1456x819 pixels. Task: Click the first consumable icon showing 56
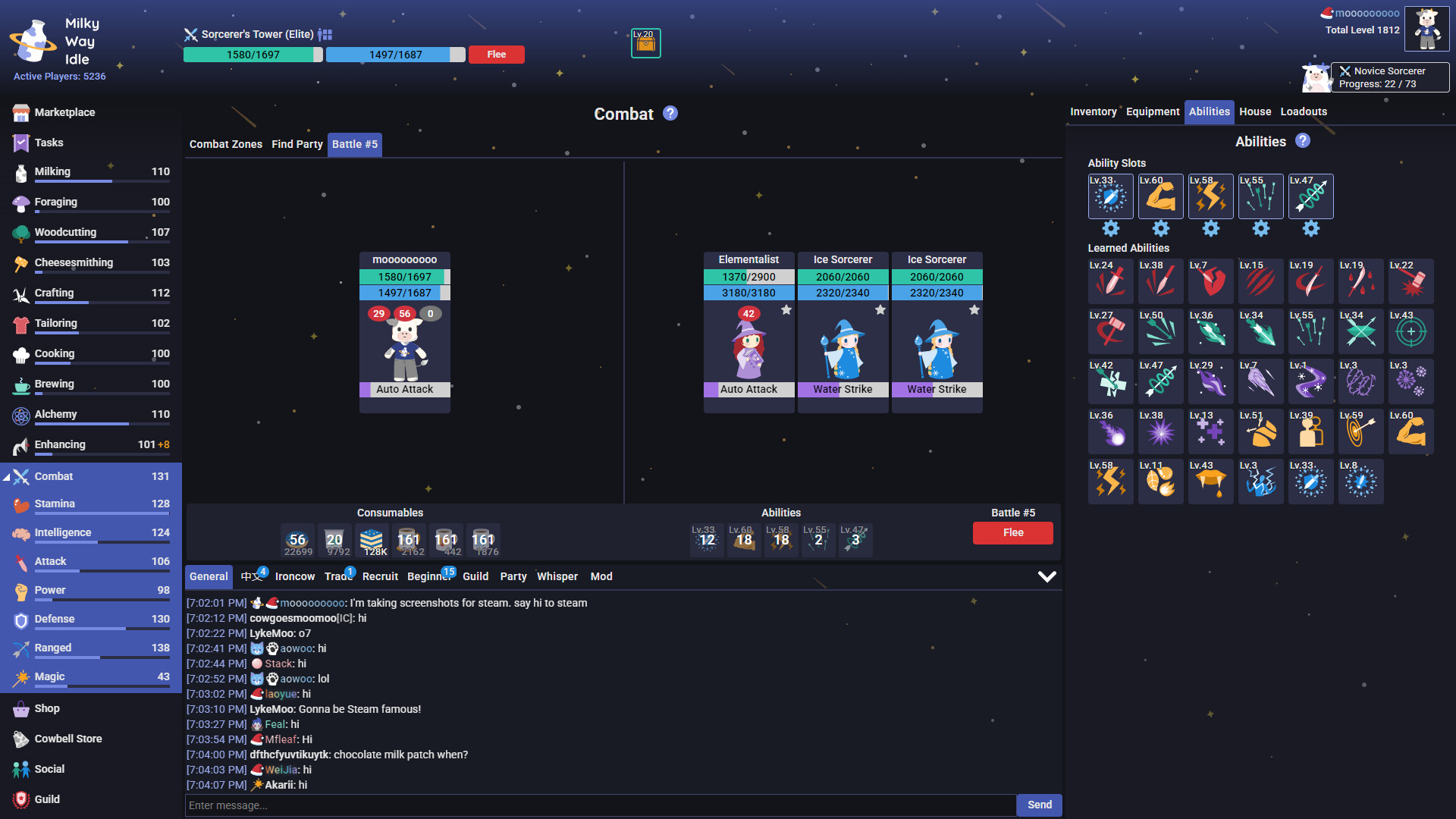pyautogui.click(x=298, y=539)
